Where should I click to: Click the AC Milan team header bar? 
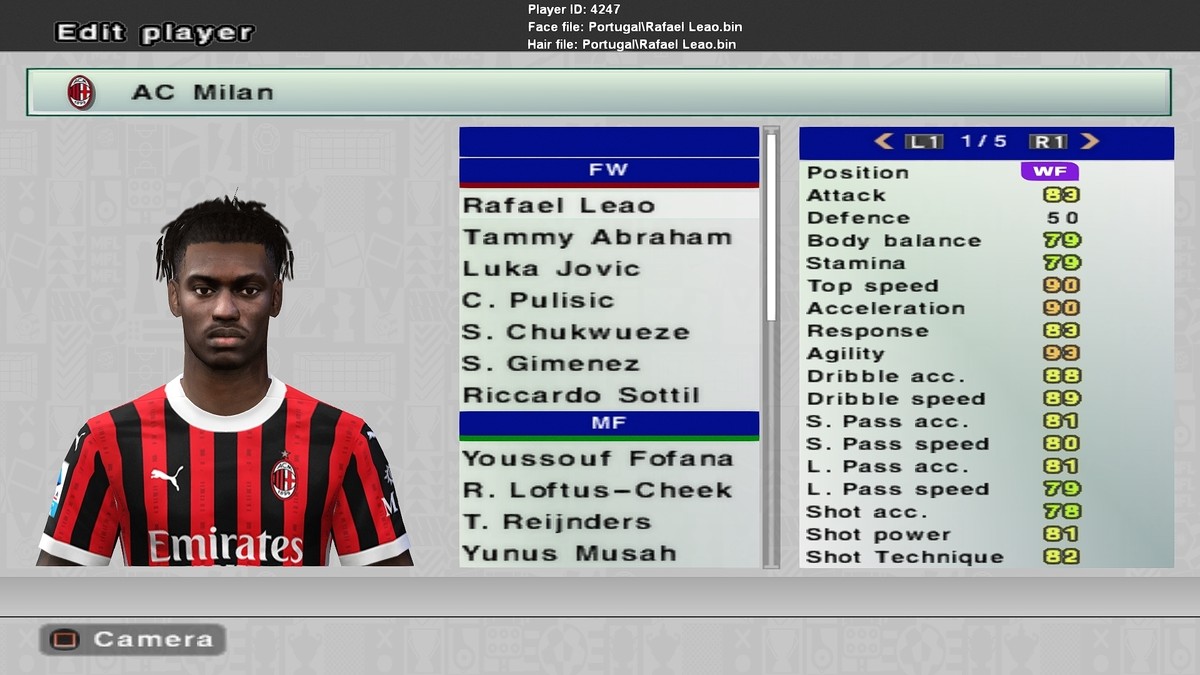tap(598, 92)
